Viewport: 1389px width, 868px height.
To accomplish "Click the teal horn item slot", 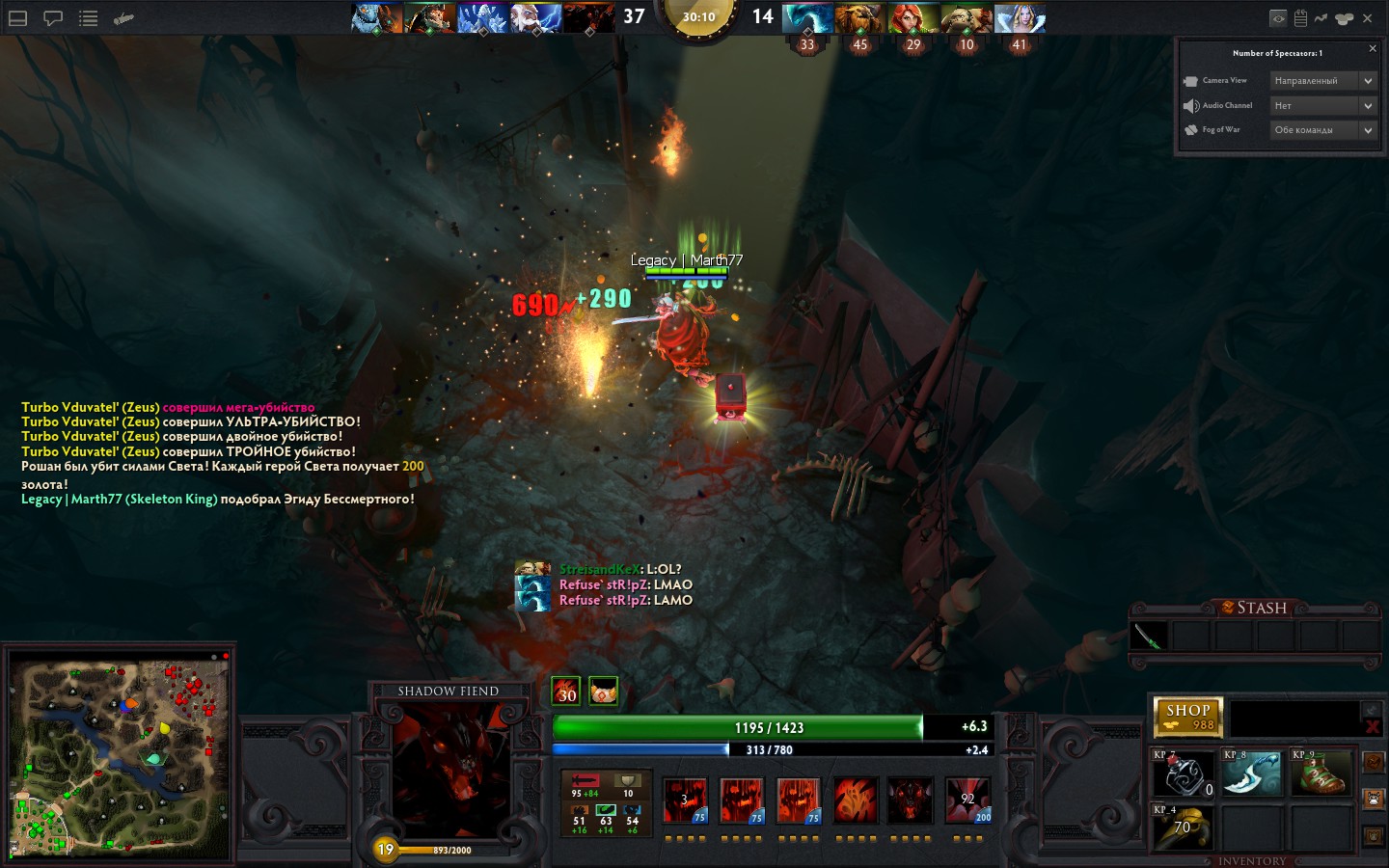I will tap(1252, 774).
